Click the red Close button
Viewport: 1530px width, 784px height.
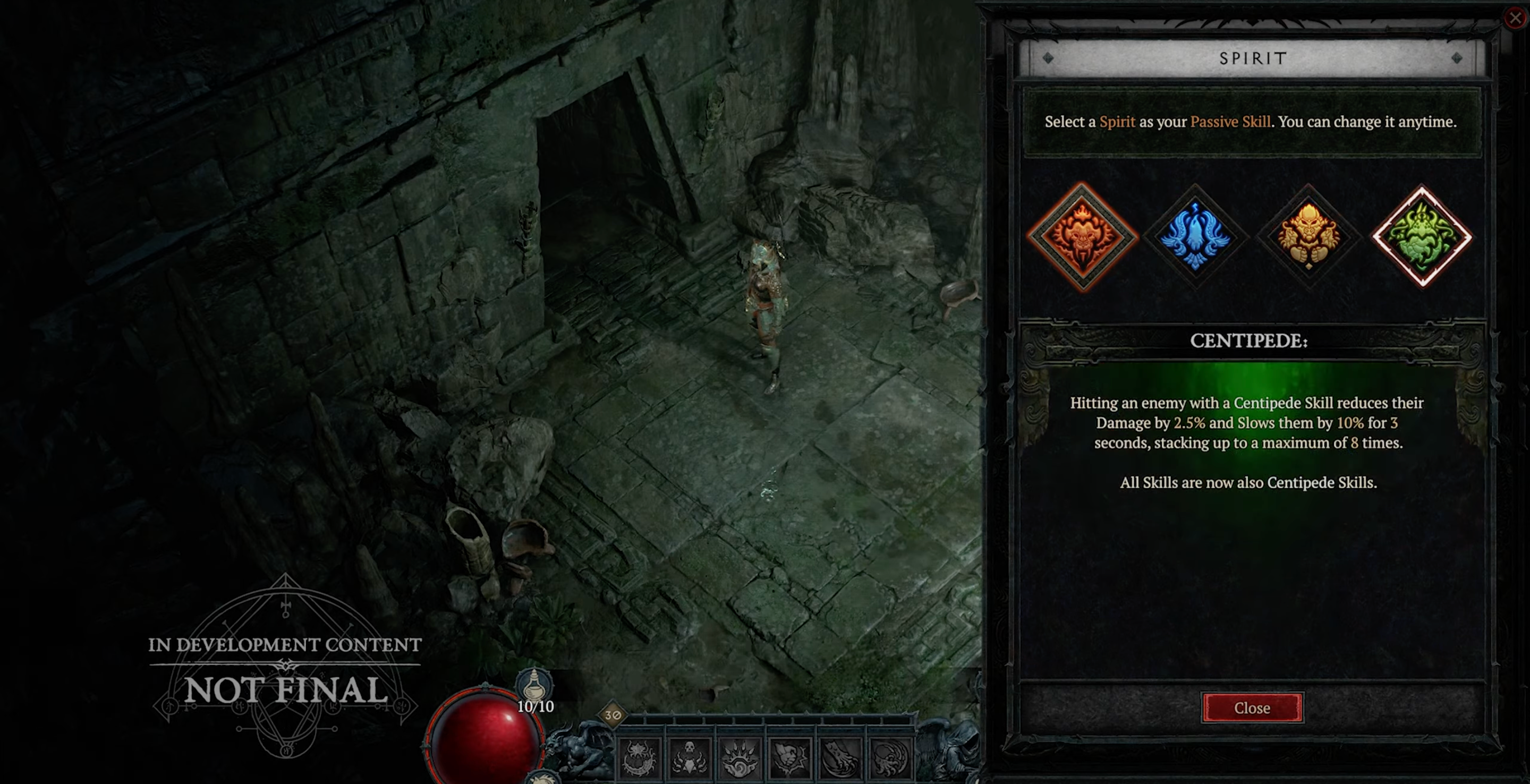click(x=1252, y=708)
